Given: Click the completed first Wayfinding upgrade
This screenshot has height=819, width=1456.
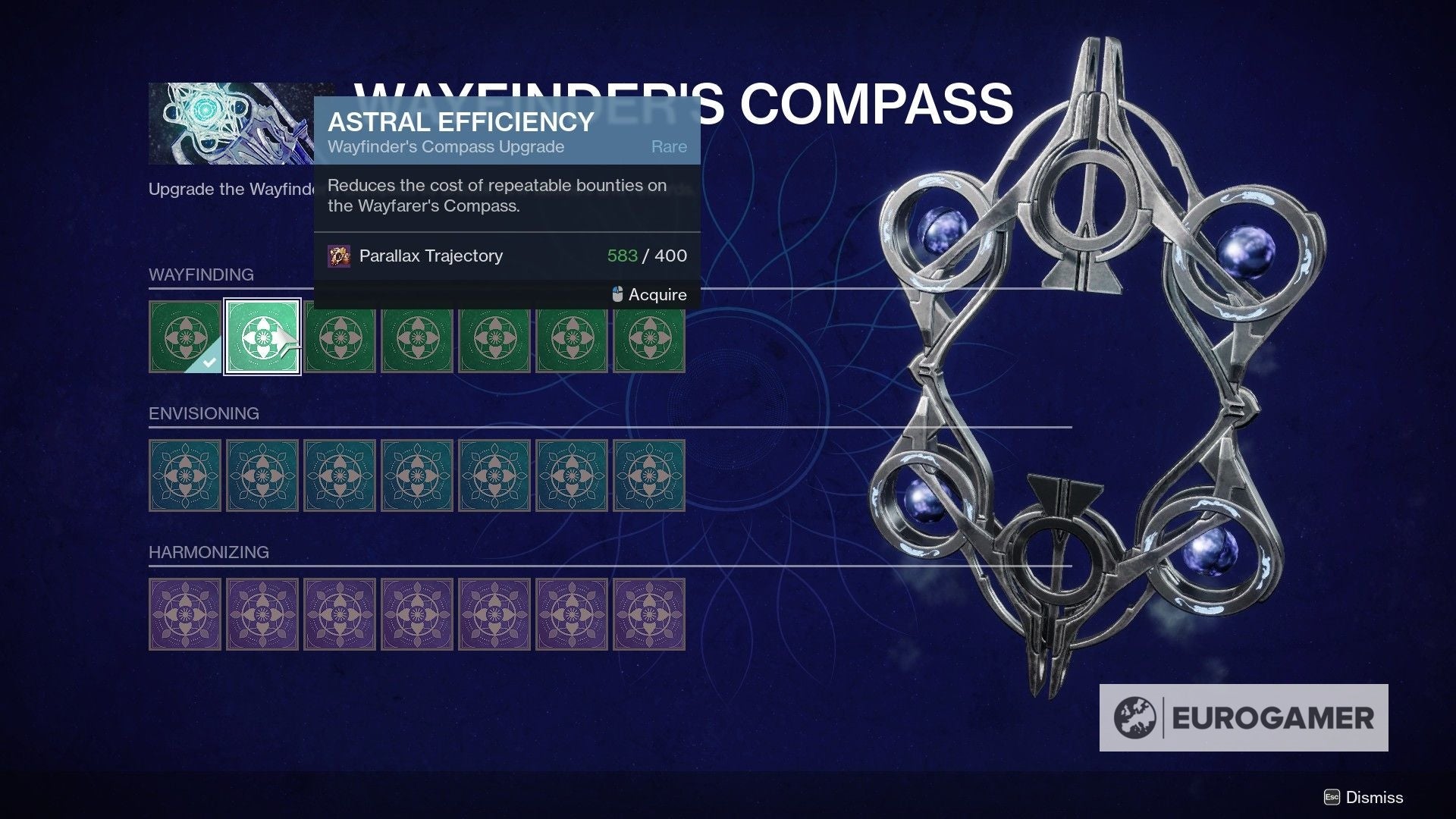Looking at the screenshot, I should (x=184, y=336).
